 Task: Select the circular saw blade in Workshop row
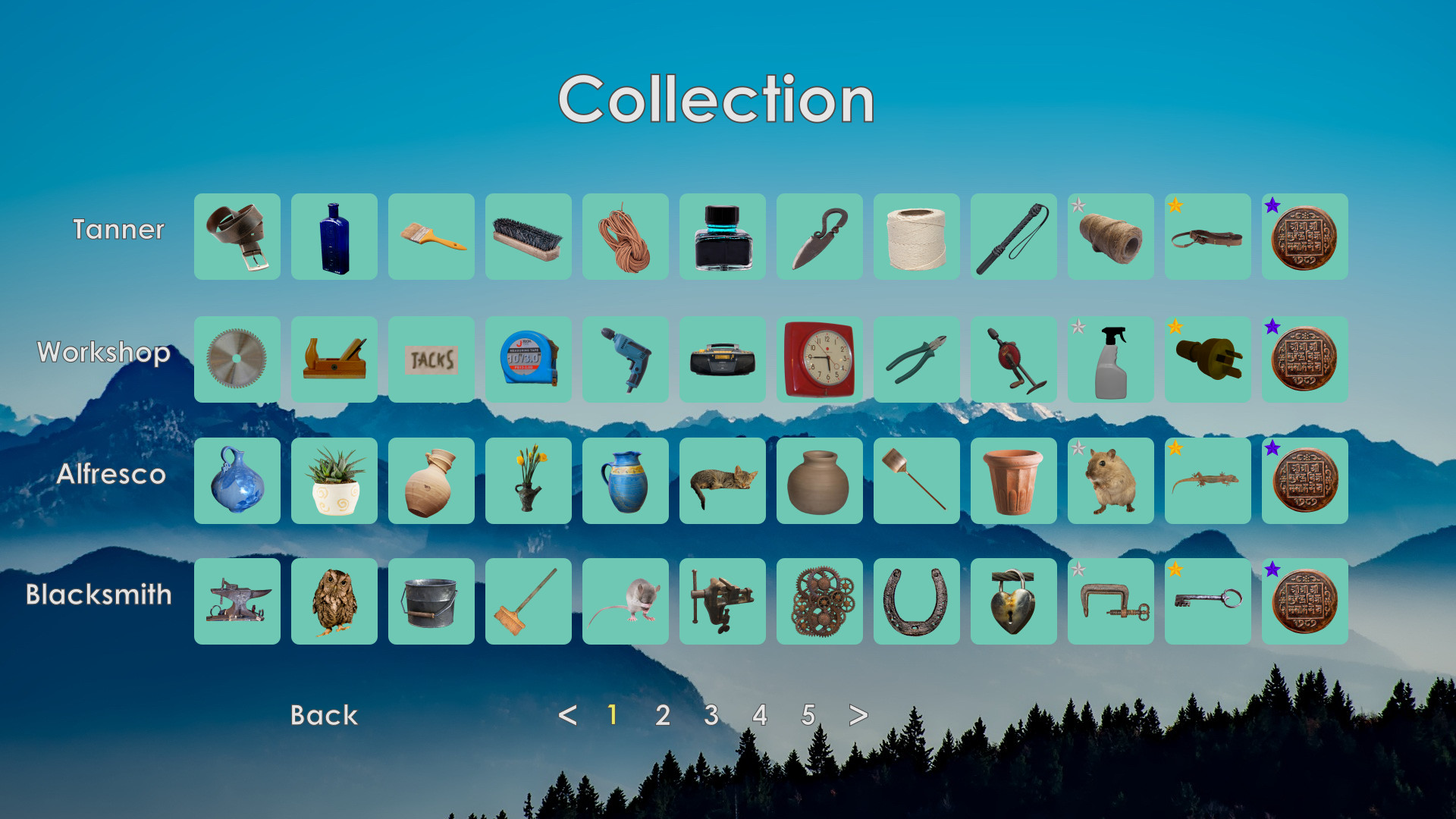click(x=237, y=359)
